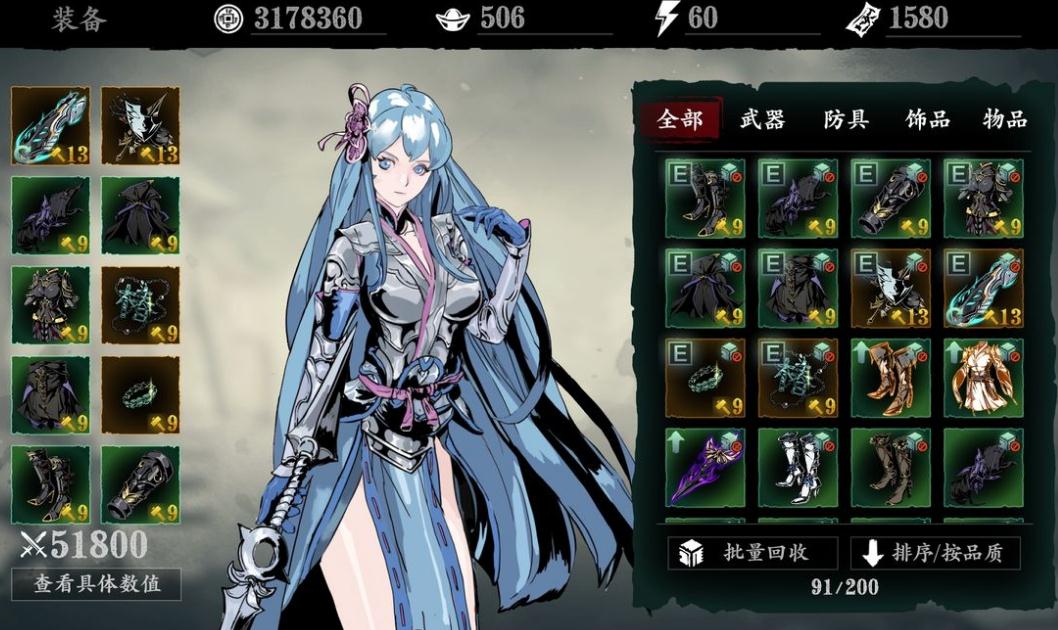Select the equipped cyan blade weapon slot

click(x=50, y=126)
